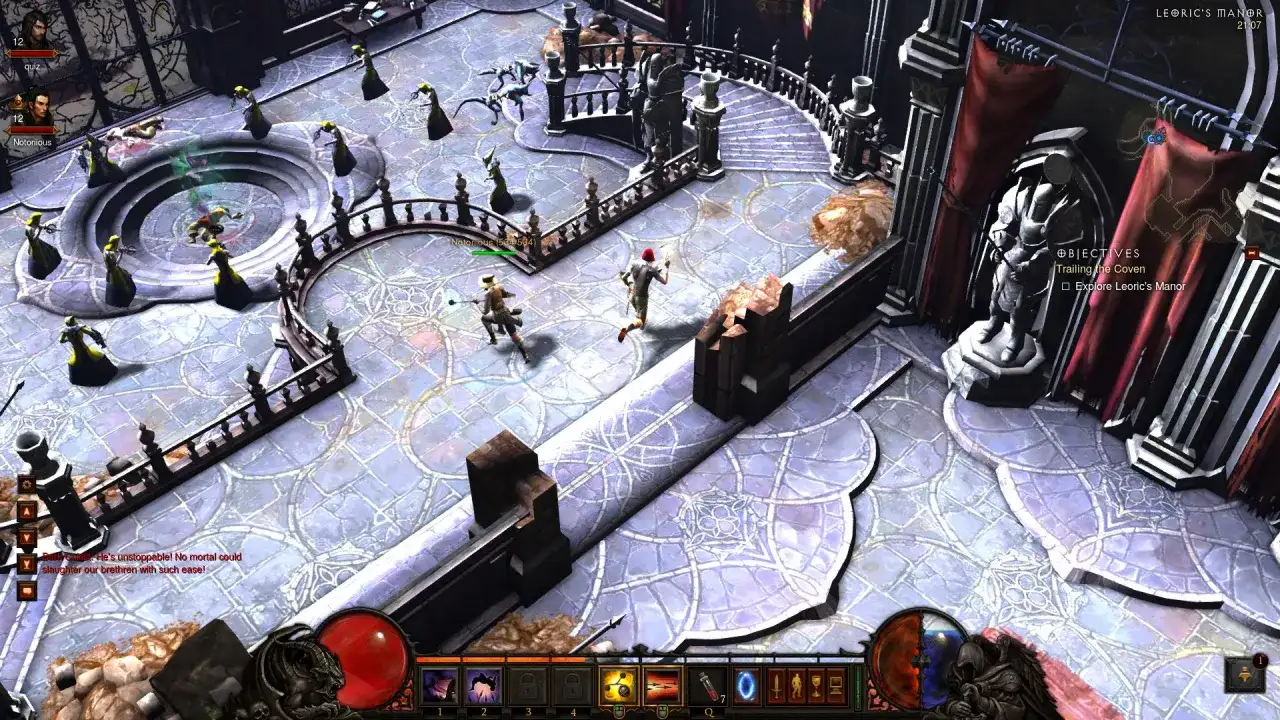Toggle the chat gear options icon

coord(27,485)
